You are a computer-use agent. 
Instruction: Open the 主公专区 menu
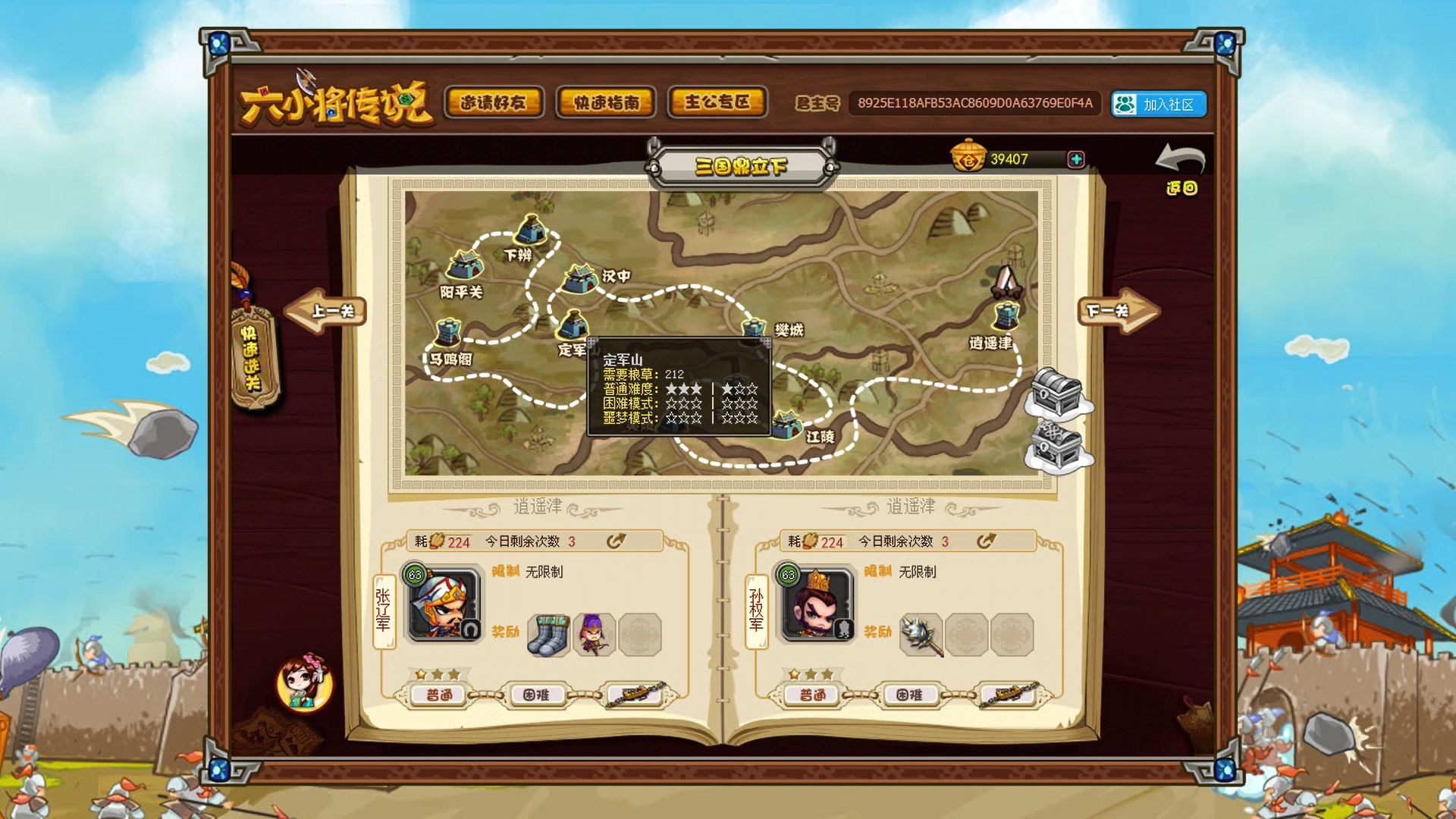(x=717, y=101)
